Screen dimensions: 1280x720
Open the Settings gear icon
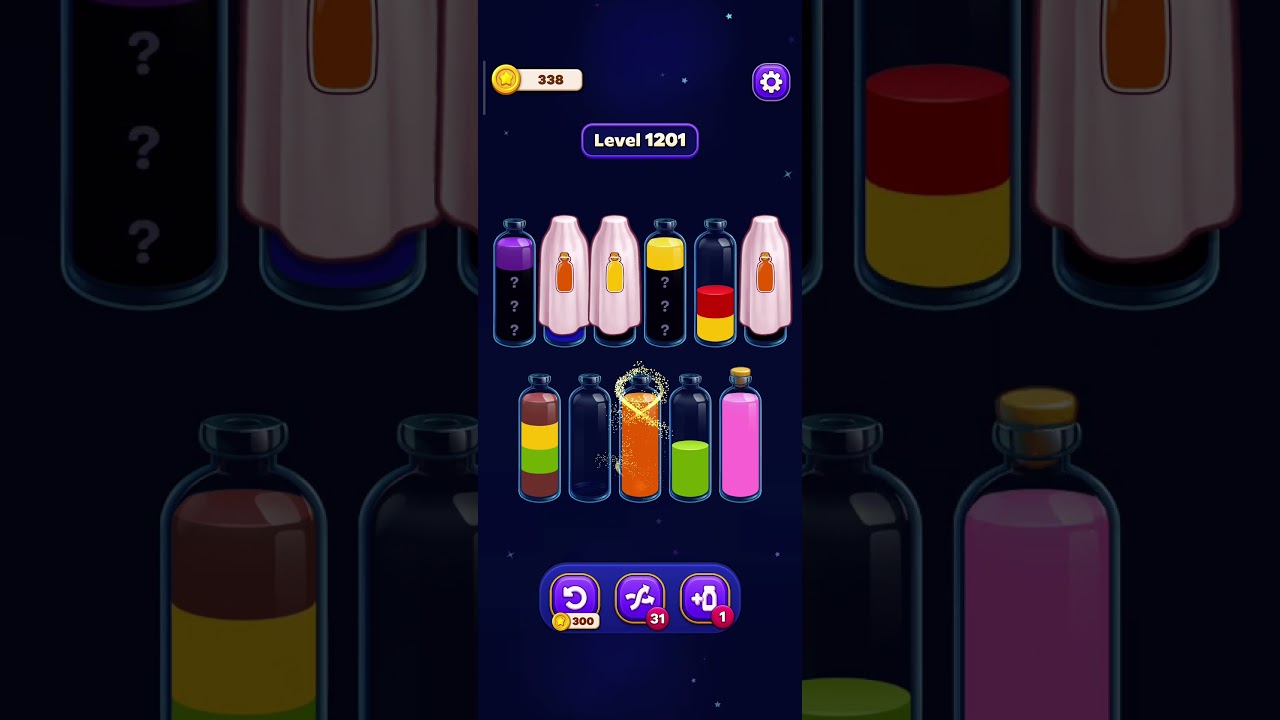click(x=770, y=81)
